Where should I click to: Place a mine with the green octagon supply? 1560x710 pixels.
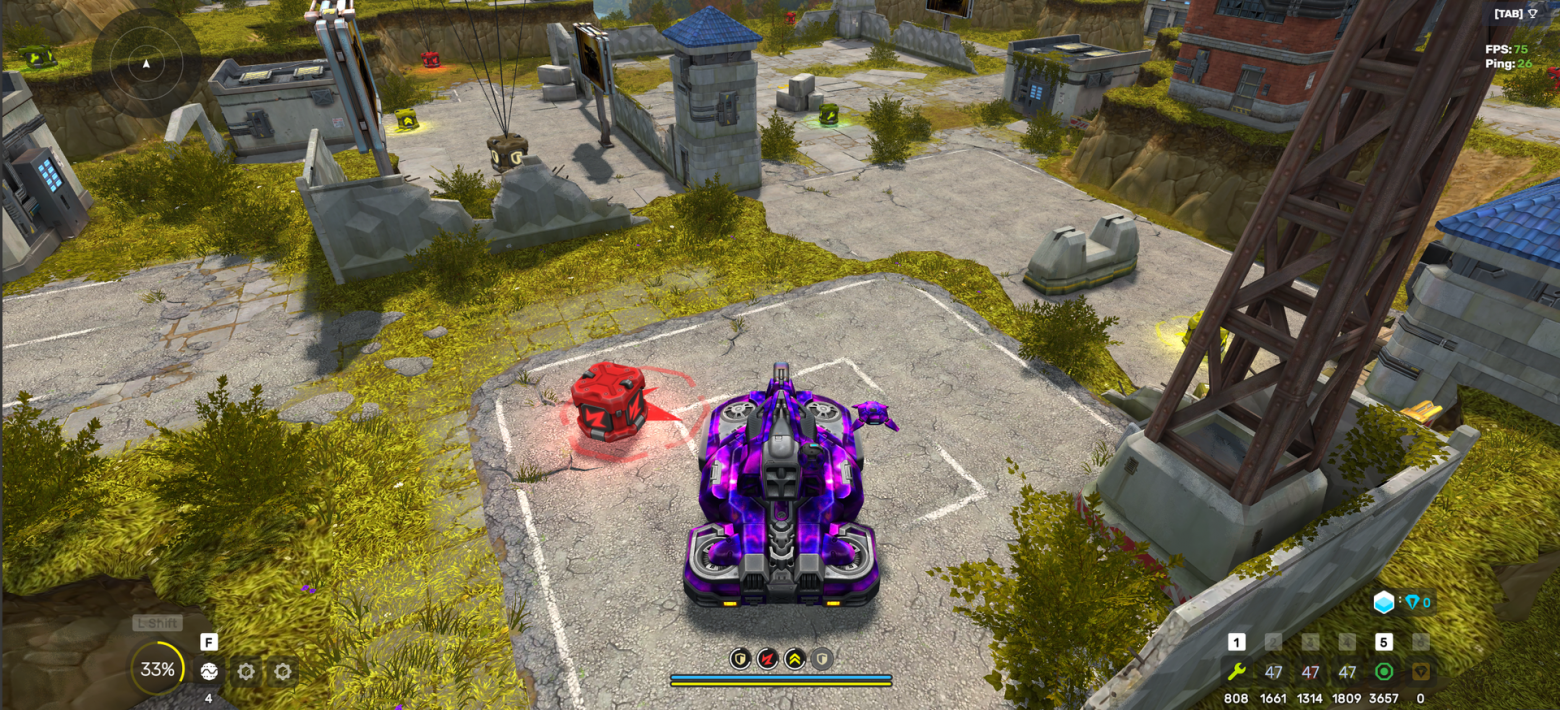point(1384,672)
